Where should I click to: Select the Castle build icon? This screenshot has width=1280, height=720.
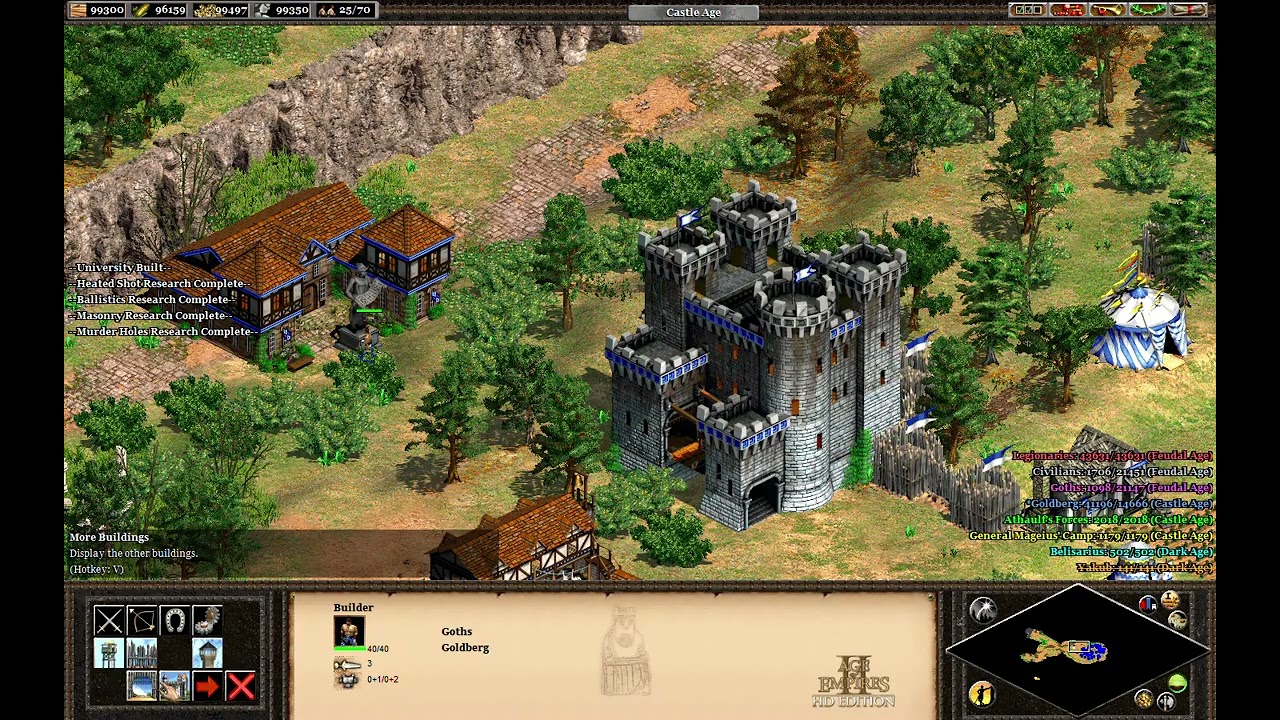coord(175,686)
